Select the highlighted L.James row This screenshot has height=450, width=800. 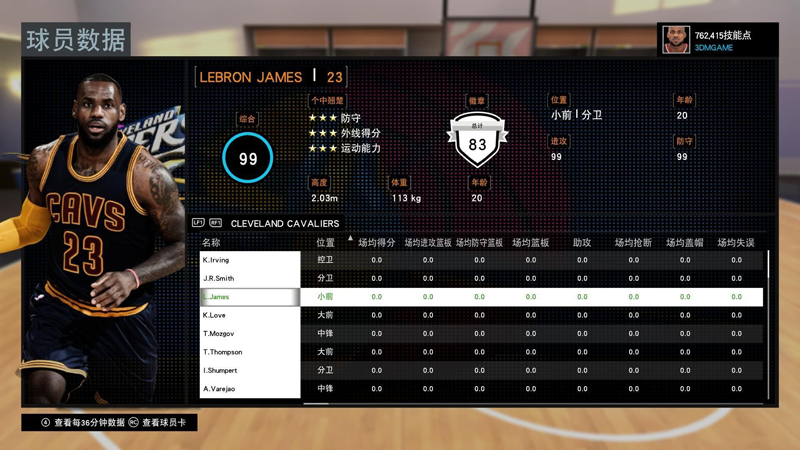click(250, 297)
